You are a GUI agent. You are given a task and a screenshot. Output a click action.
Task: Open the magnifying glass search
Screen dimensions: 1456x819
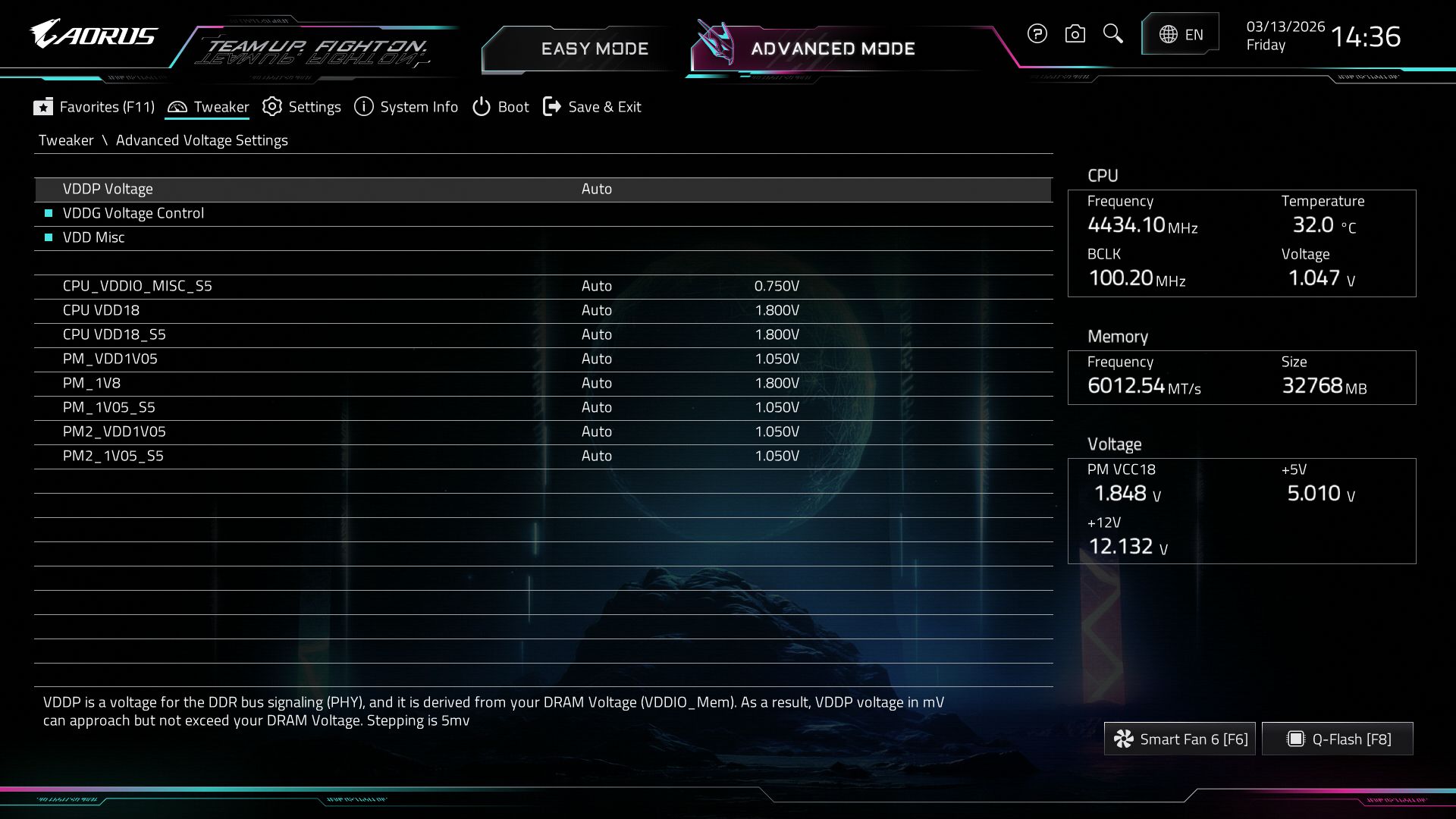coord(1112,34)
